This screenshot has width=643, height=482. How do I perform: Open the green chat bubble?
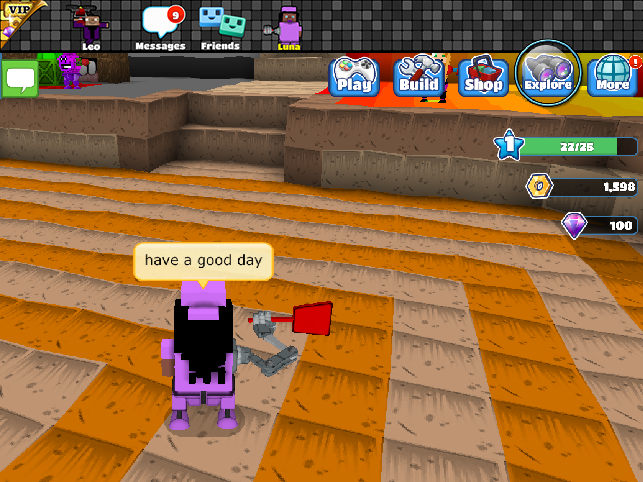(x=19, y=78)
